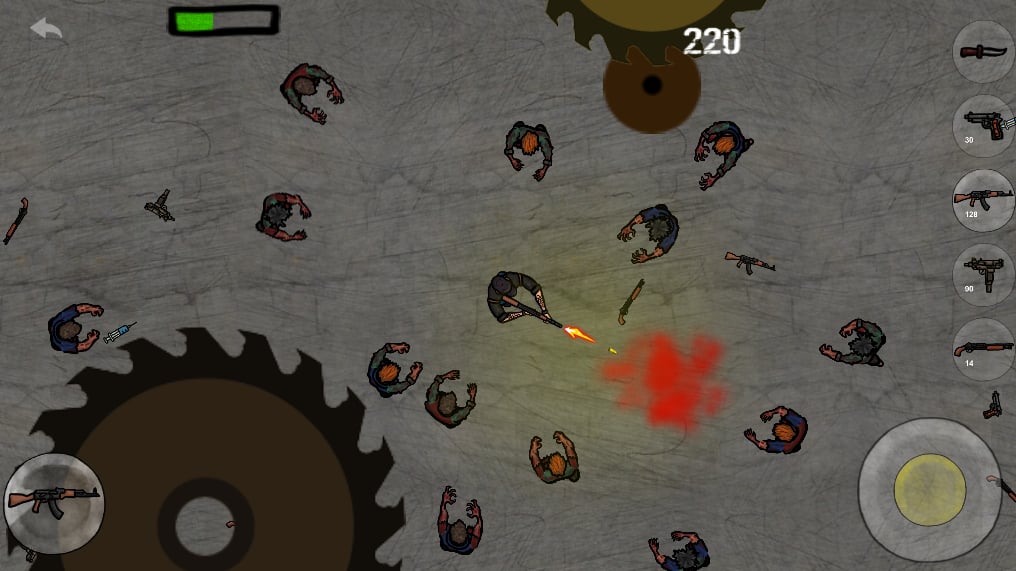The width and height of the screenshot is (1016, 571).
Task: Switch to the pistol weapon slot
Action: pos(984,126)
